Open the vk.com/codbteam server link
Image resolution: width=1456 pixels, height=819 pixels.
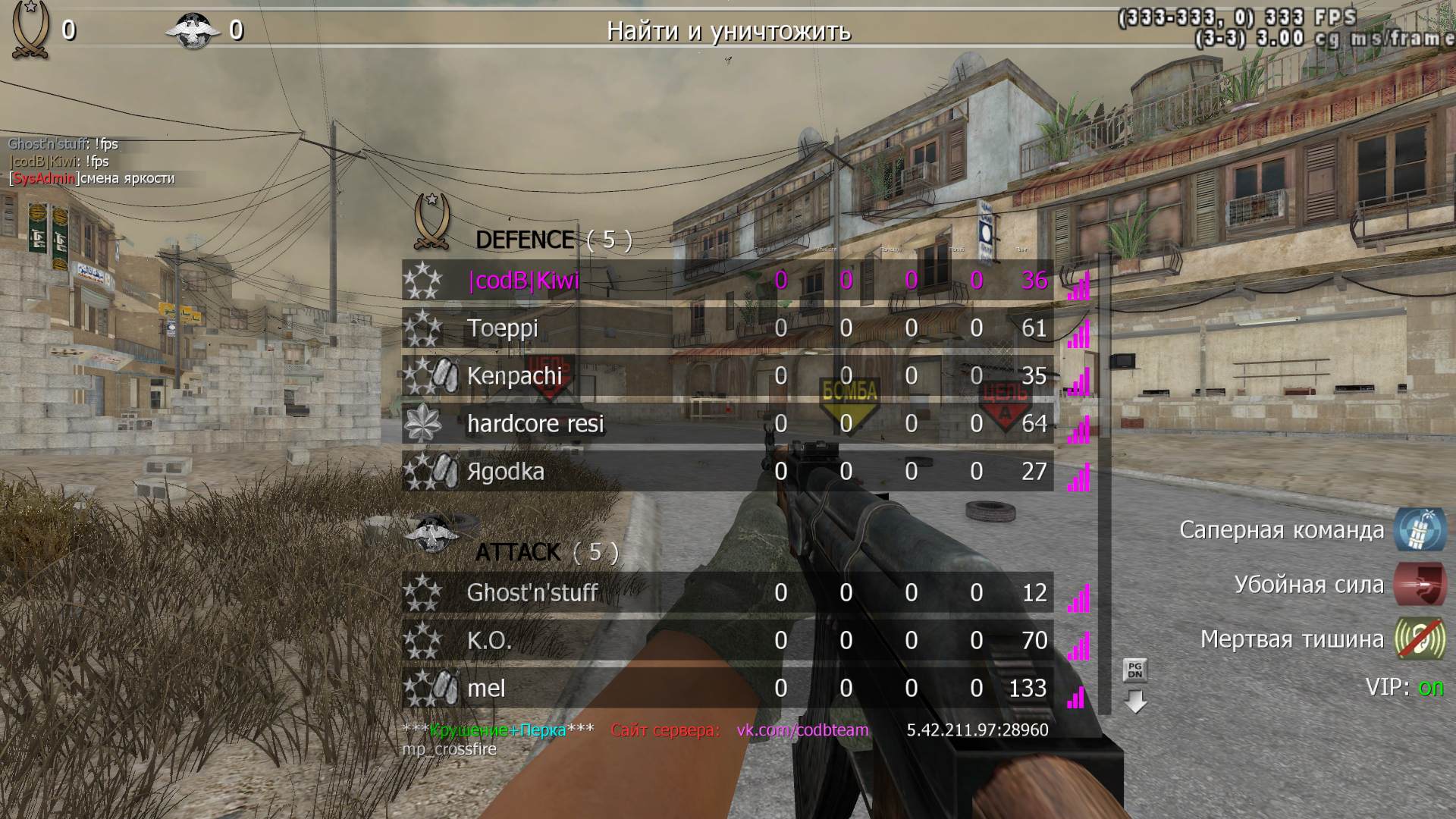click(x=802, y=730)
